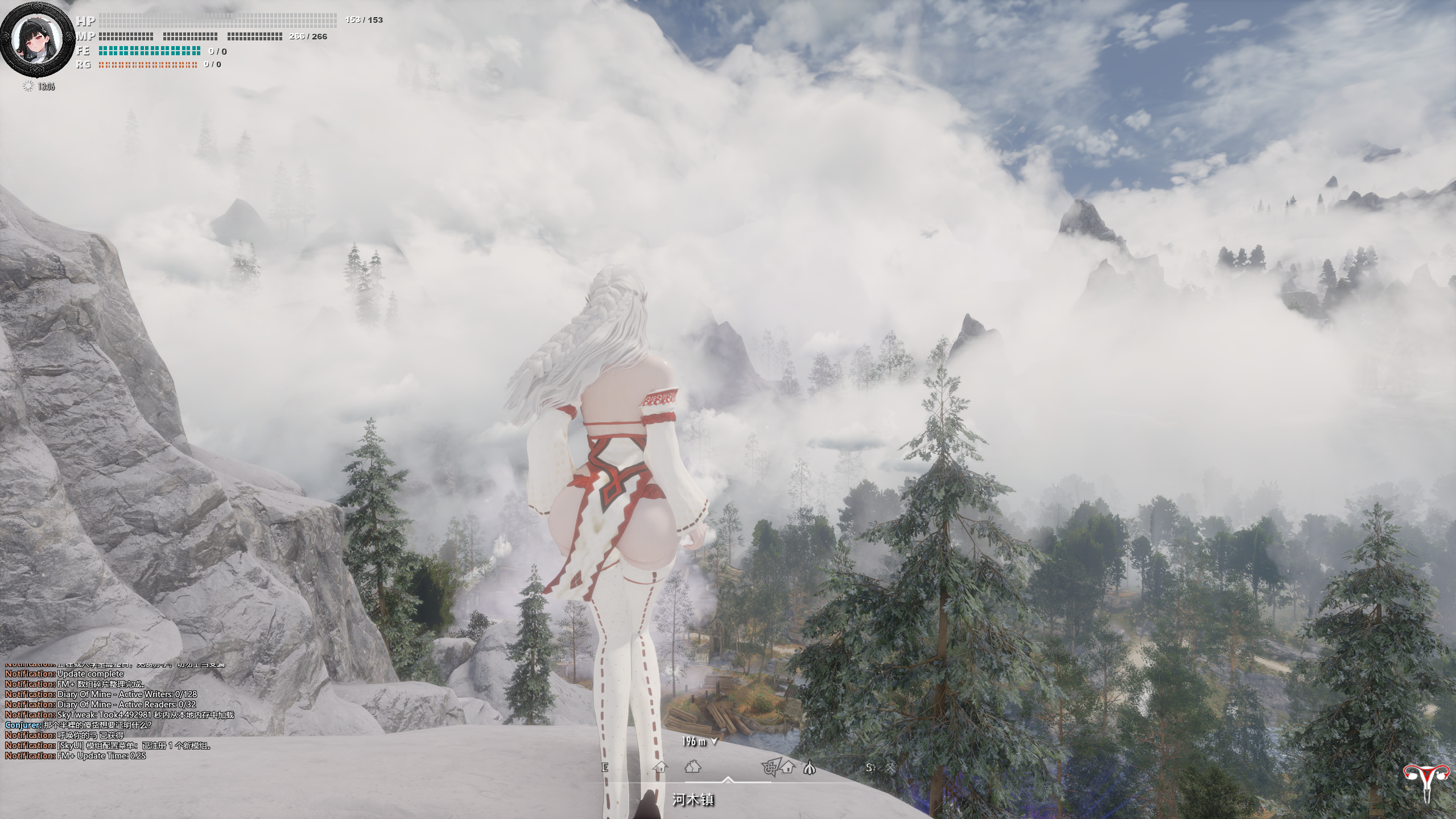Select the house marker beside the quest marker

point(787,767)
